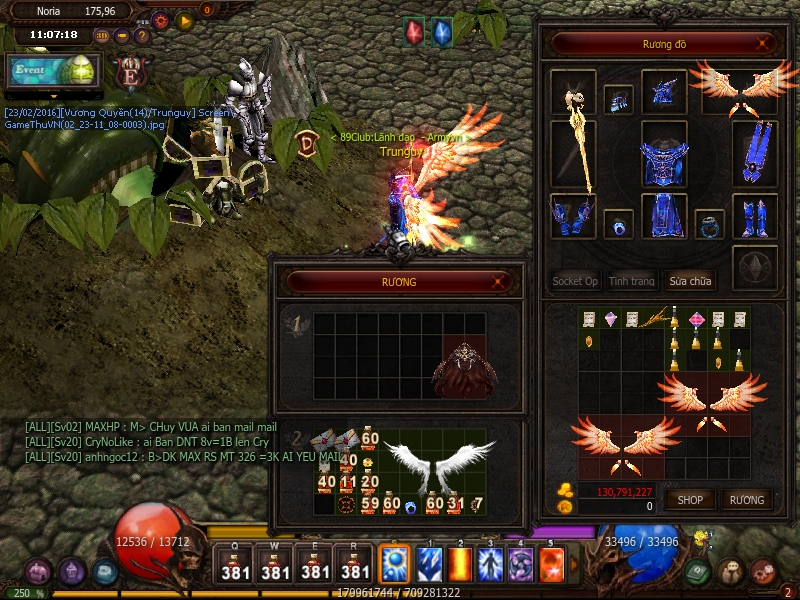Click the question mark help icon
Viewport: 800px width, 600px height.
pyautogui.click(x=142, y=36)
